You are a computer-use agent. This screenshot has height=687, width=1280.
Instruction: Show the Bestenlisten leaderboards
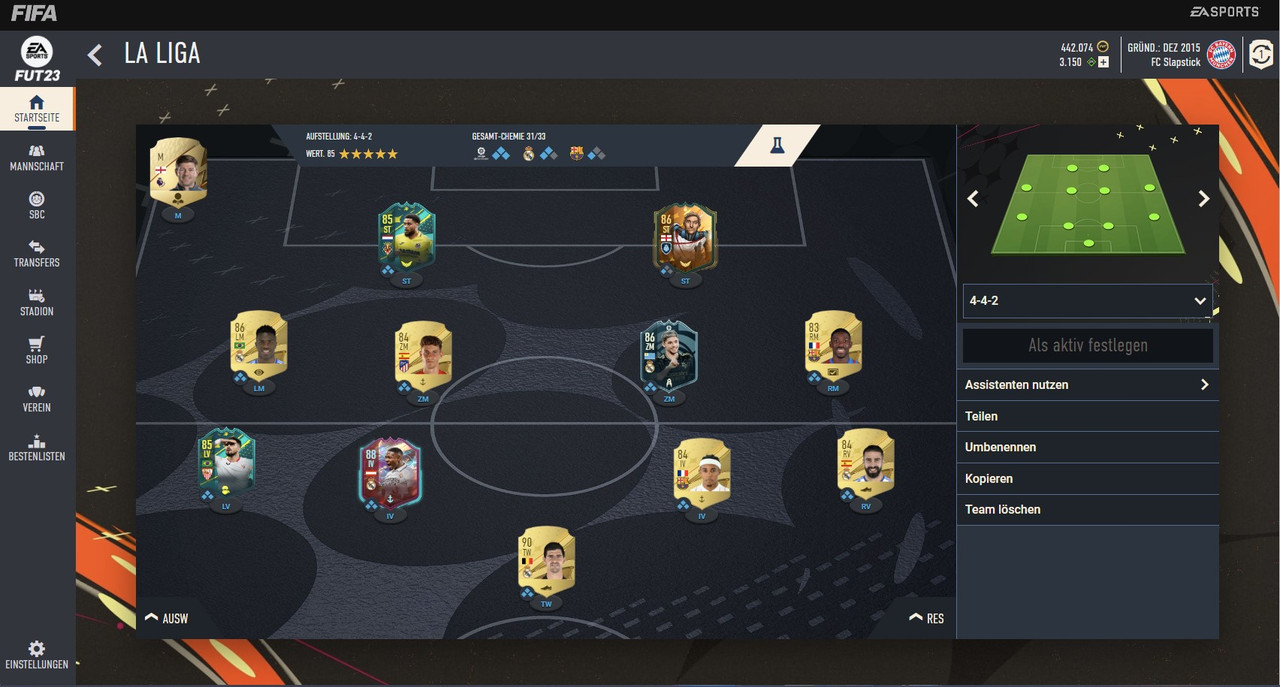(36, 448)
